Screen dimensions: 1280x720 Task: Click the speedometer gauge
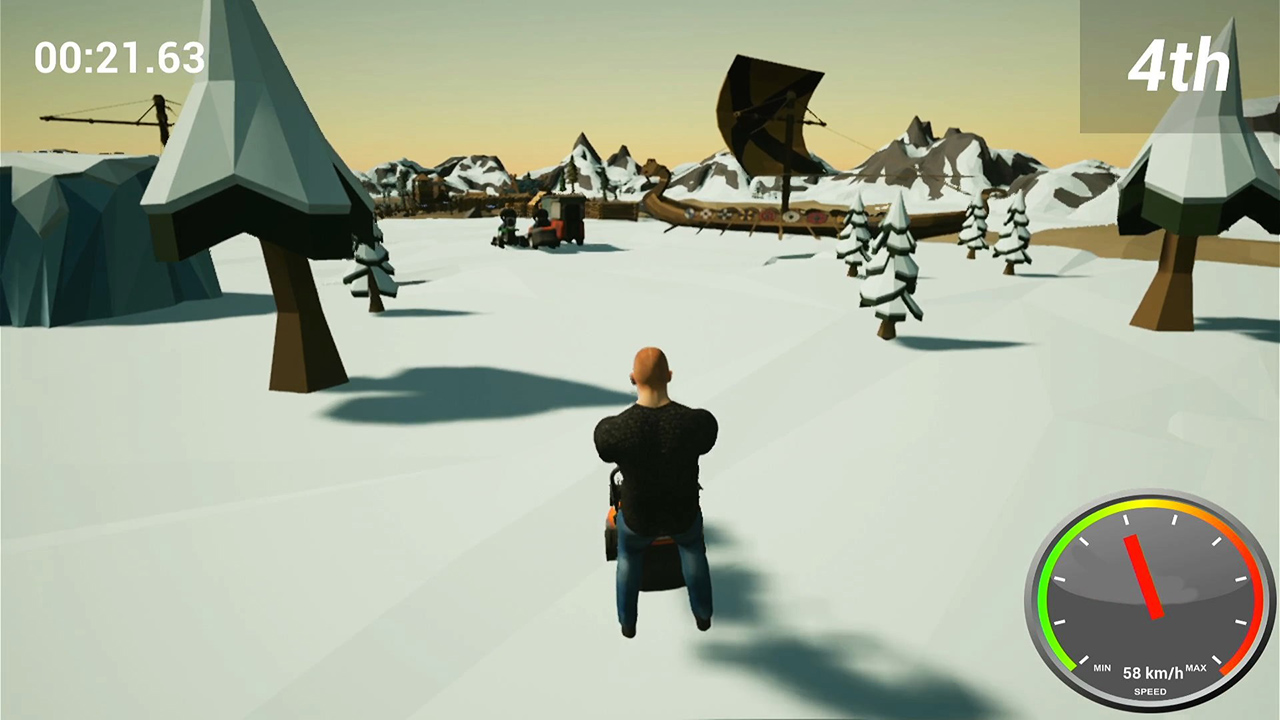pyautogui.click(x=1148, y=595)
